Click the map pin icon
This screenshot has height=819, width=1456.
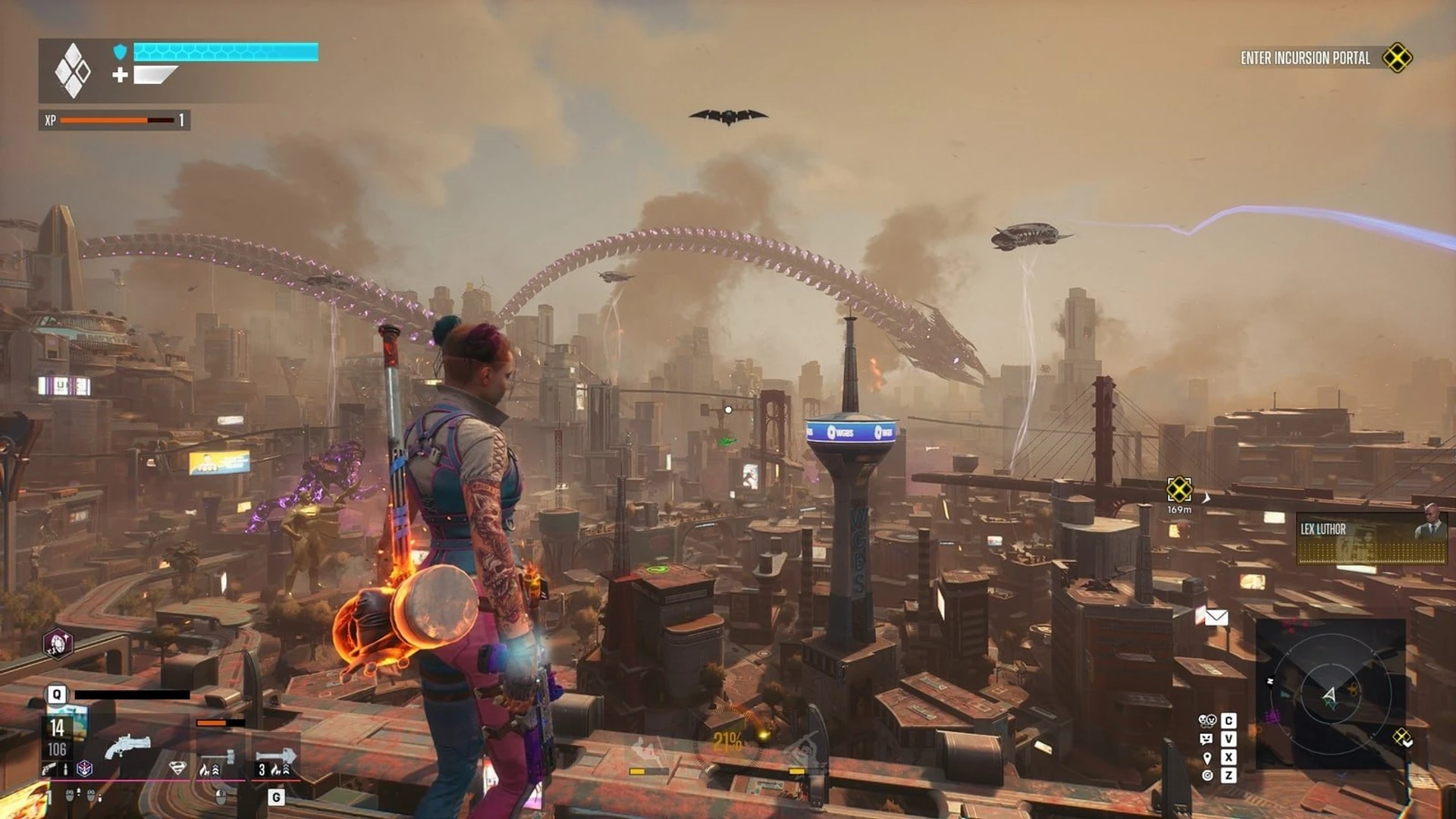(1207, 758)
